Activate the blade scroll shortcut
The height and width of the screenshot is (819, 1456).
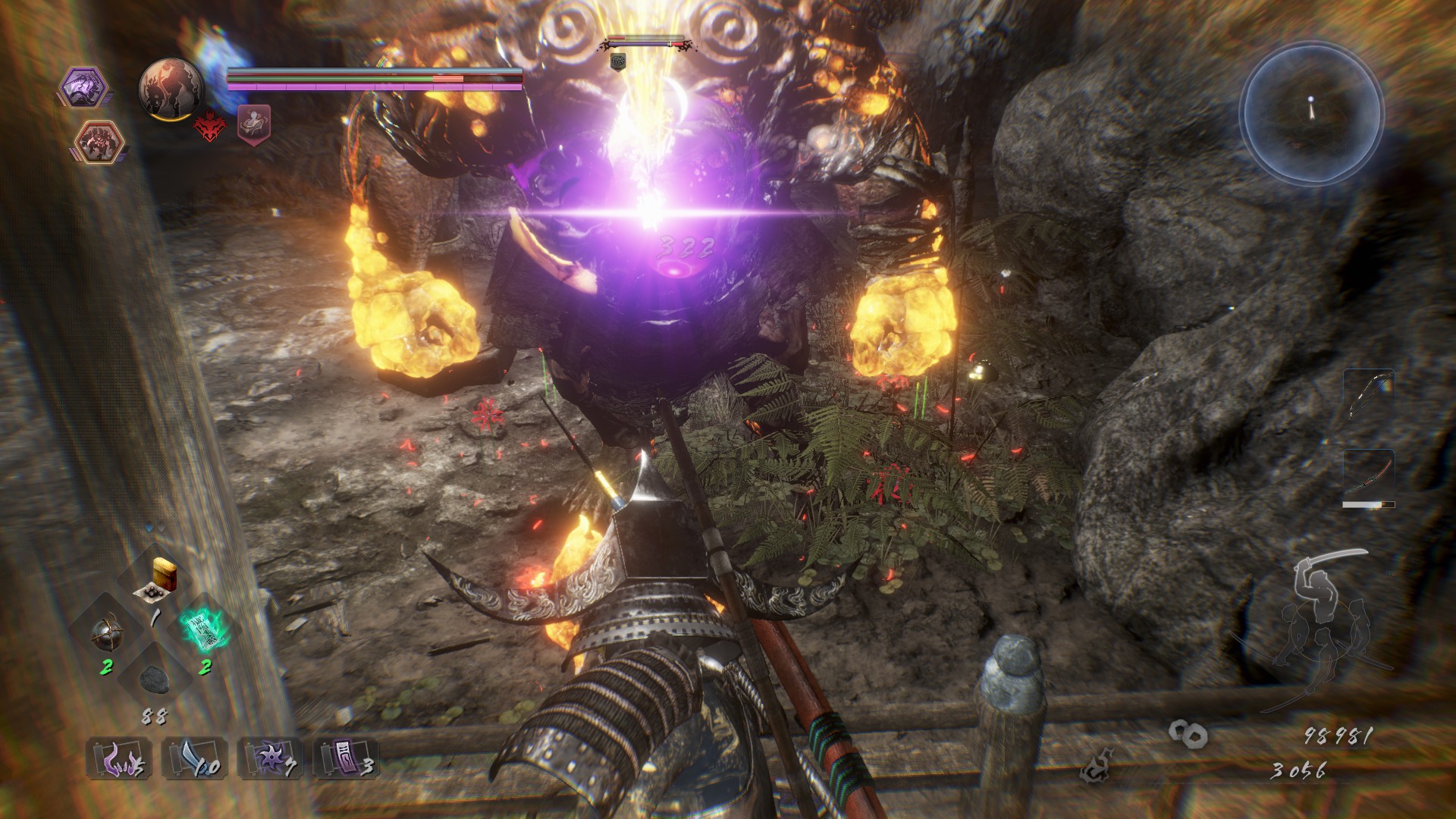pos(194,757)
